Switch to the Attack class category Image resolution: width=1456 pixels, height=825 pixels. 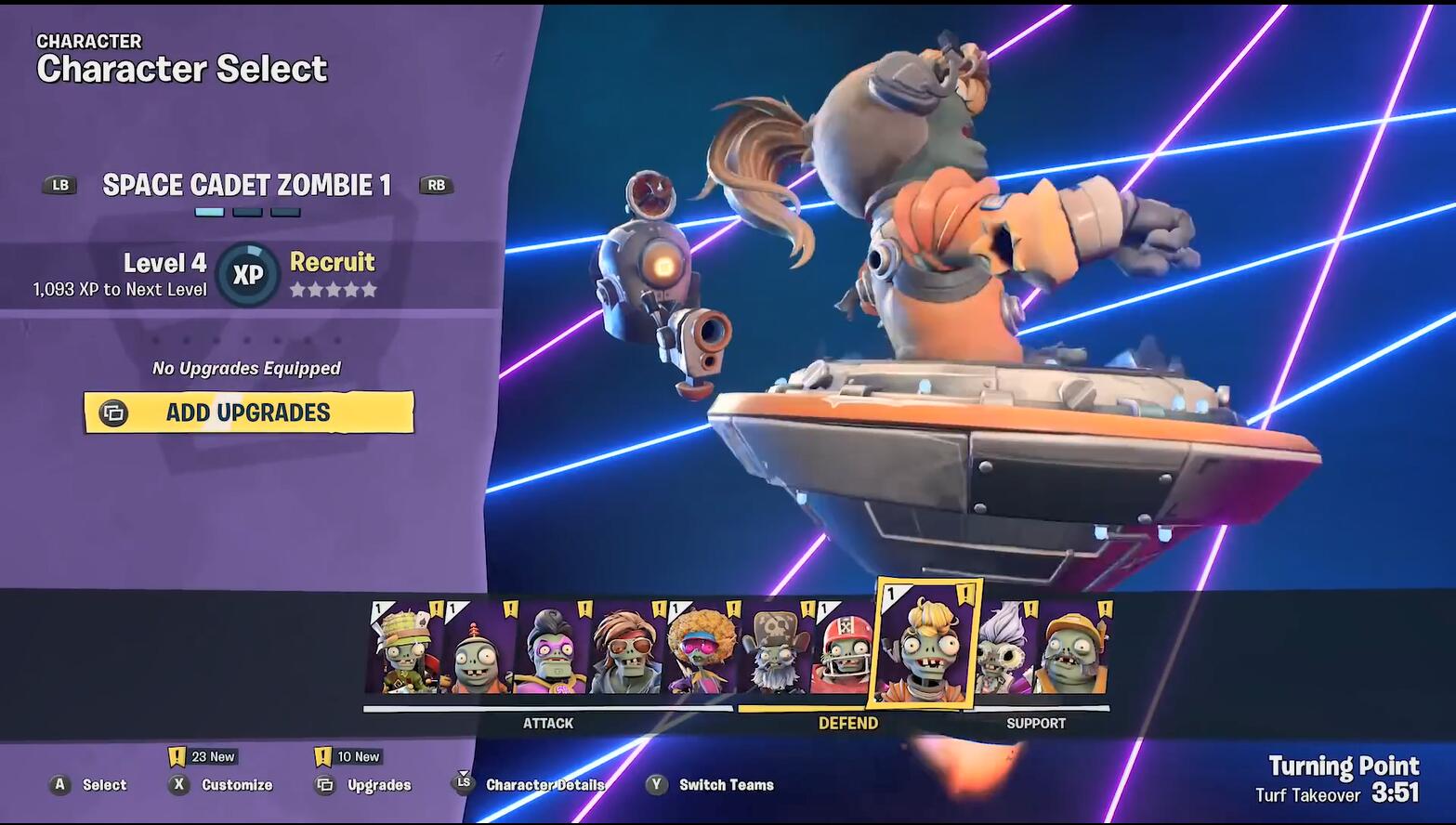548,723
